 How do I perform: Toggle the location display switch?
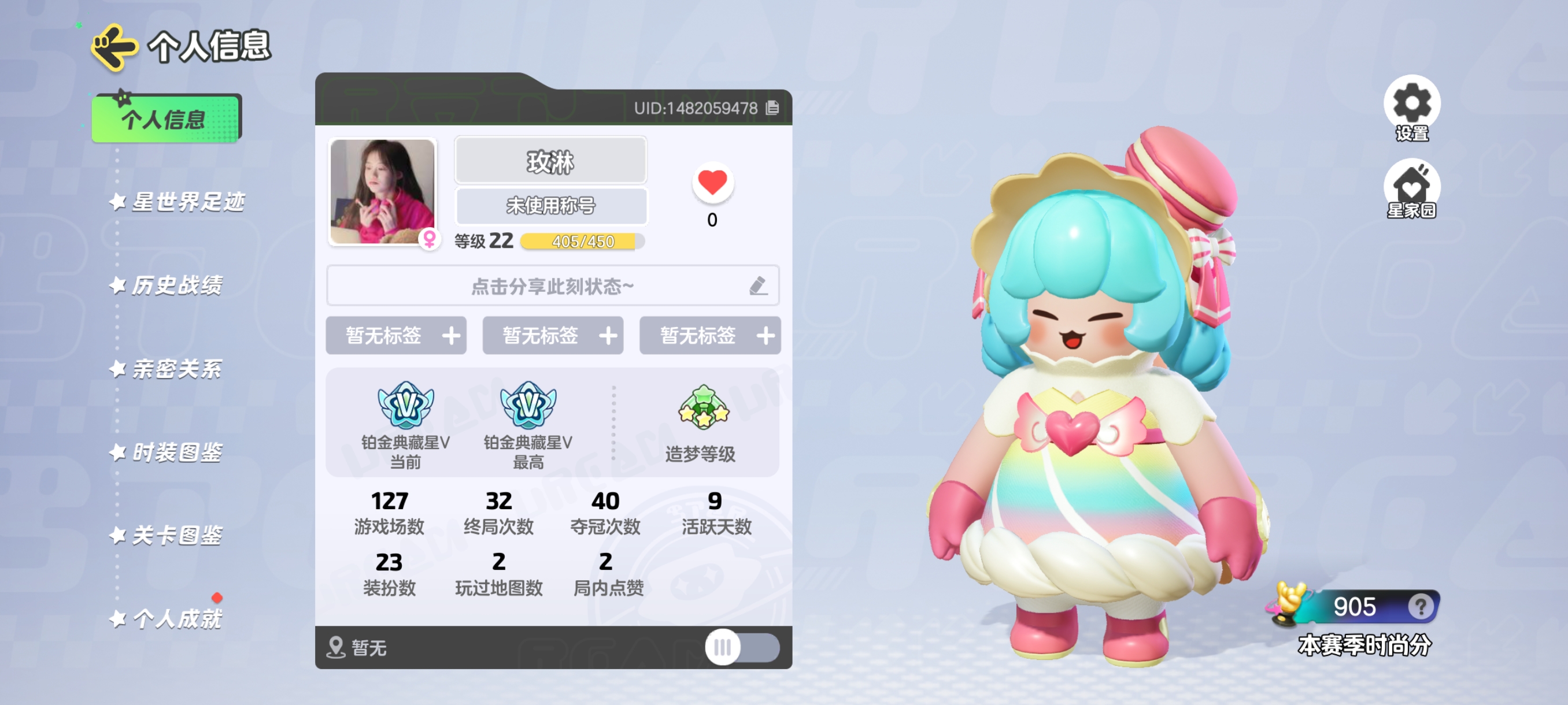click(741, 647)
